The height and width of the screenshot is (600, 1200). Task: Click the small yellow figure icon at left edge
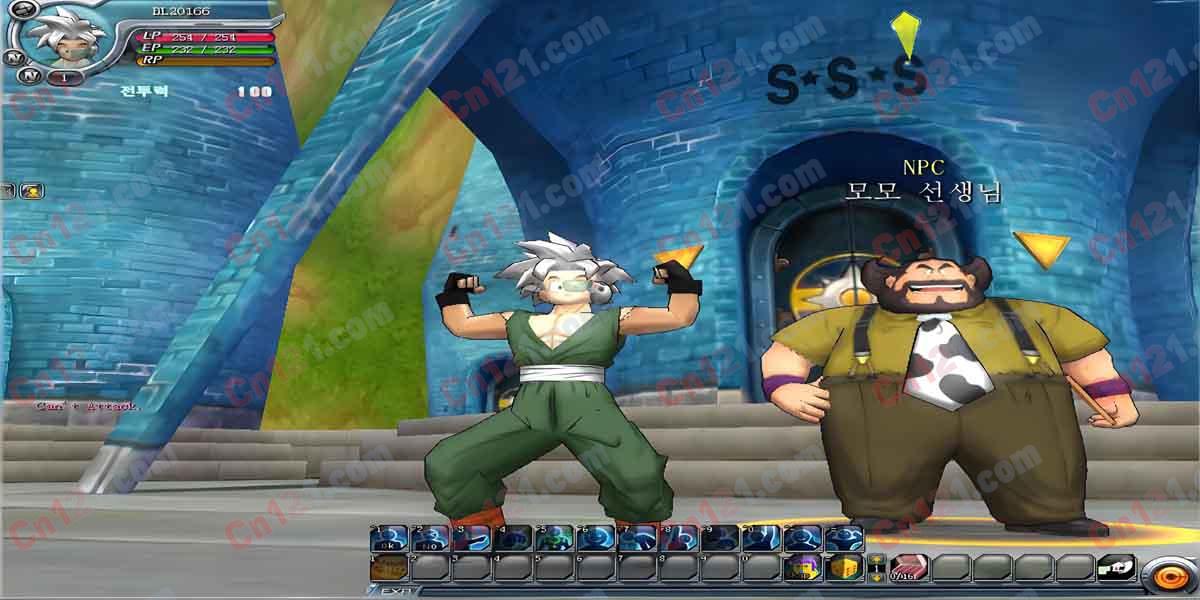(x=31, y=190)
